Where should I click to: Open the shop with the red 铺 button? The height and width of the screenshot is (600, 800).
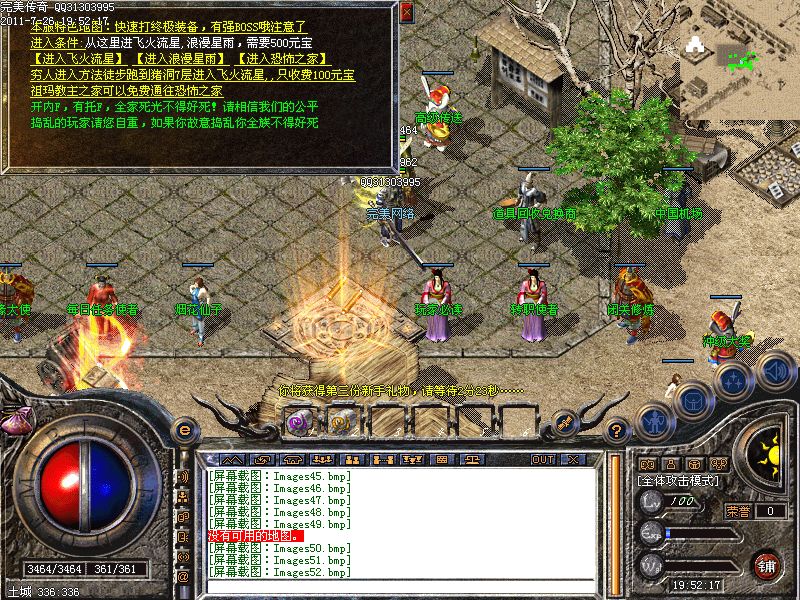click(x=767, y=564)
